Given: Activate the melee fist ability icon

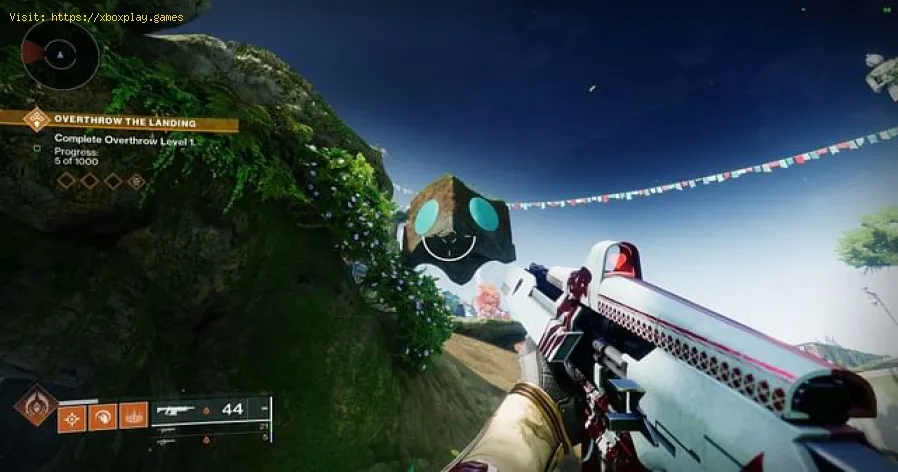Looking at the screenshot, I should point(104,415).
